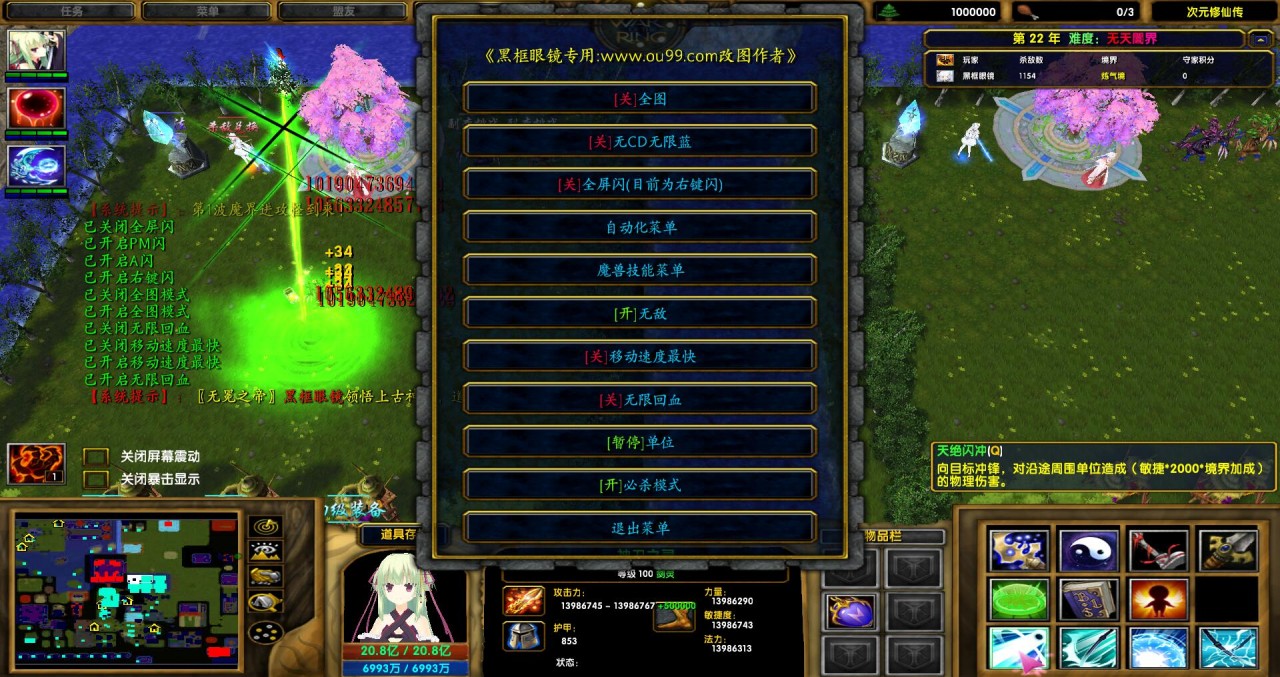Image resolution: width=1280 pixels, height=677 pixels.
Task: Select the 无CD无限蓝 menu entry
Action: tap(640, 142)
